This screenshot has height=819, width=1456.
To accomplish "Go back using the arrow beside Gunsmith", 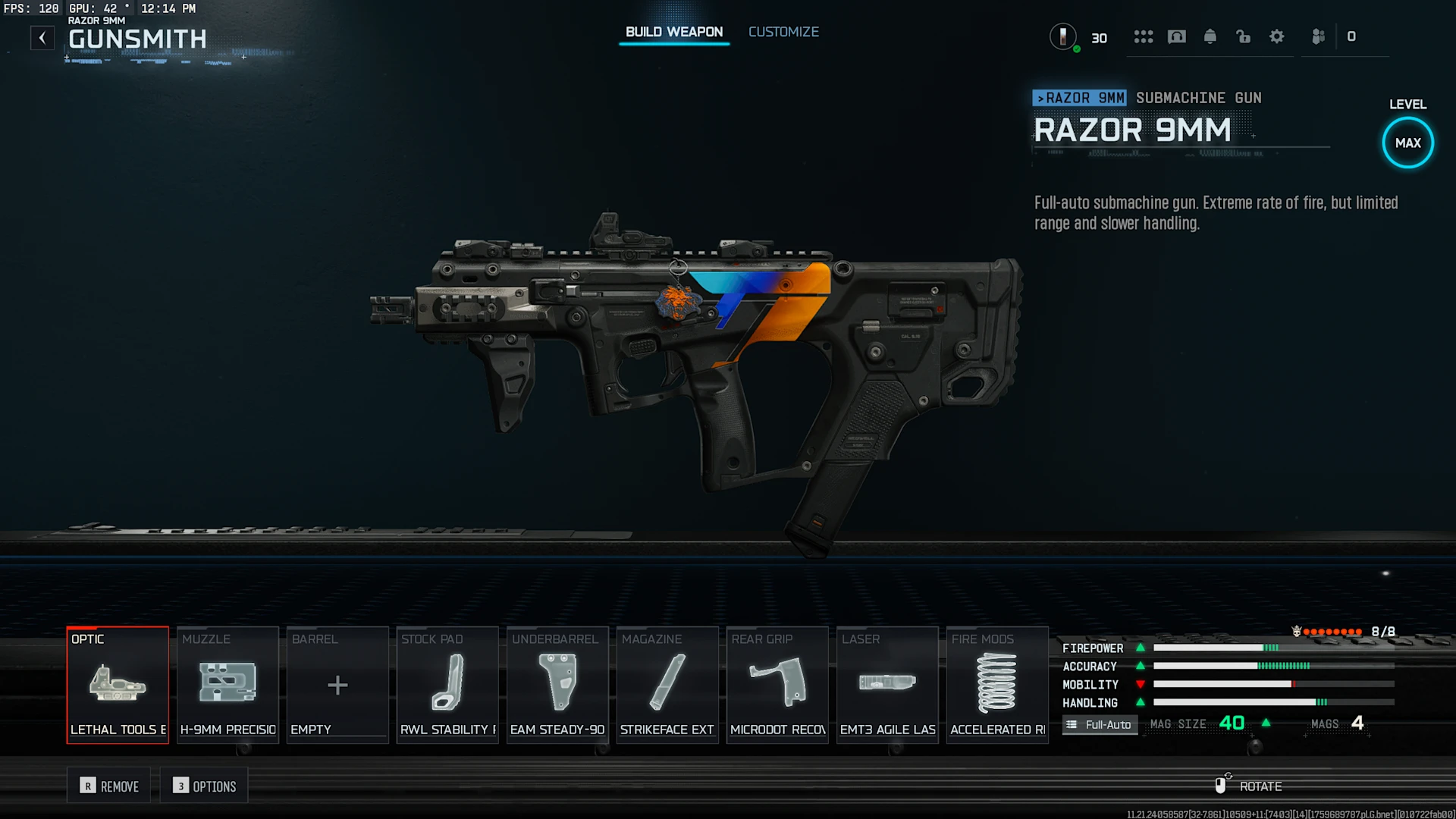I will 42,37.
